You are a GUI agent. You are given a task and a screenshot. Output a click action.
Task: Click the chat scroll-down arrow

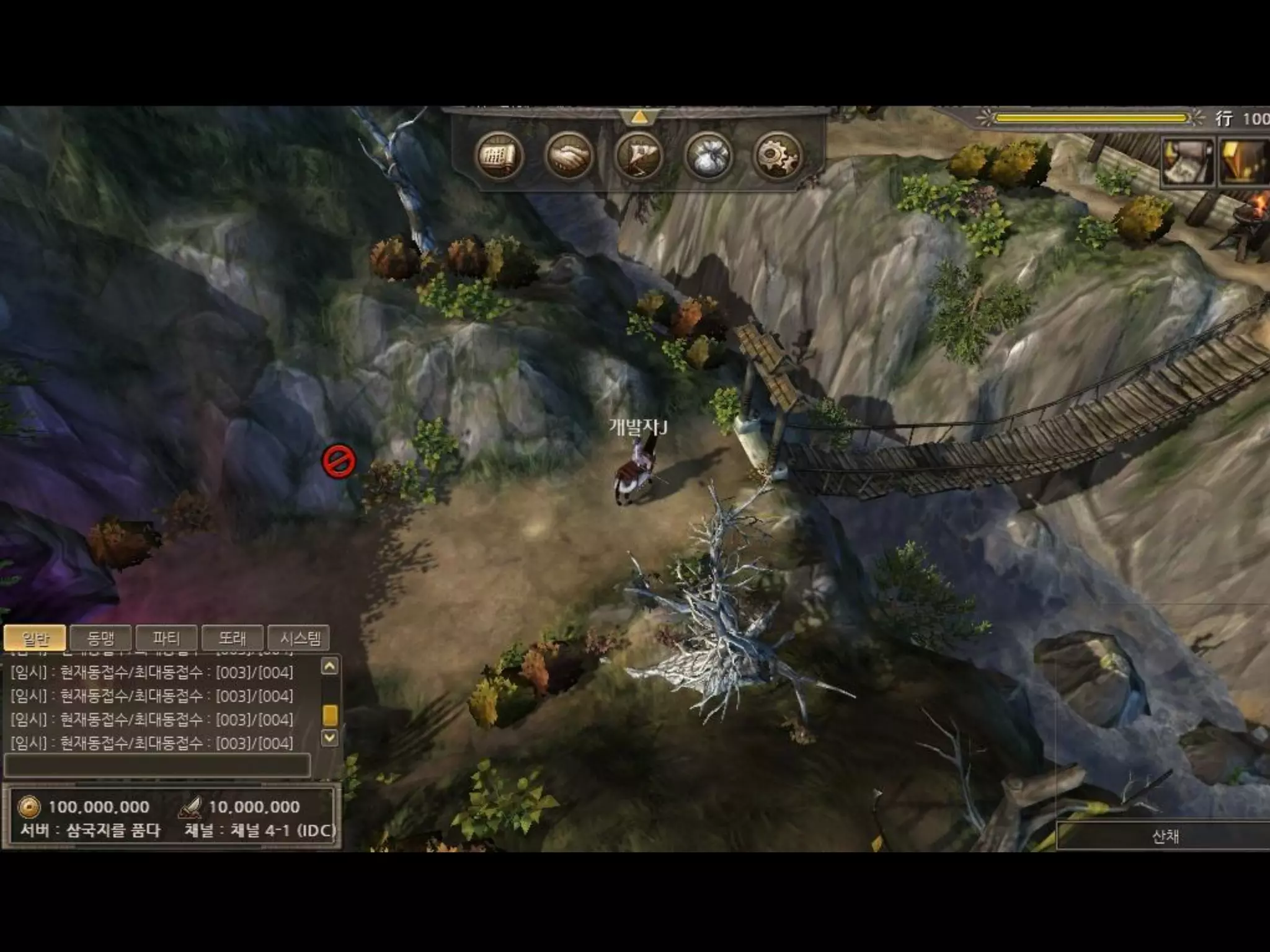coord(330,738)
